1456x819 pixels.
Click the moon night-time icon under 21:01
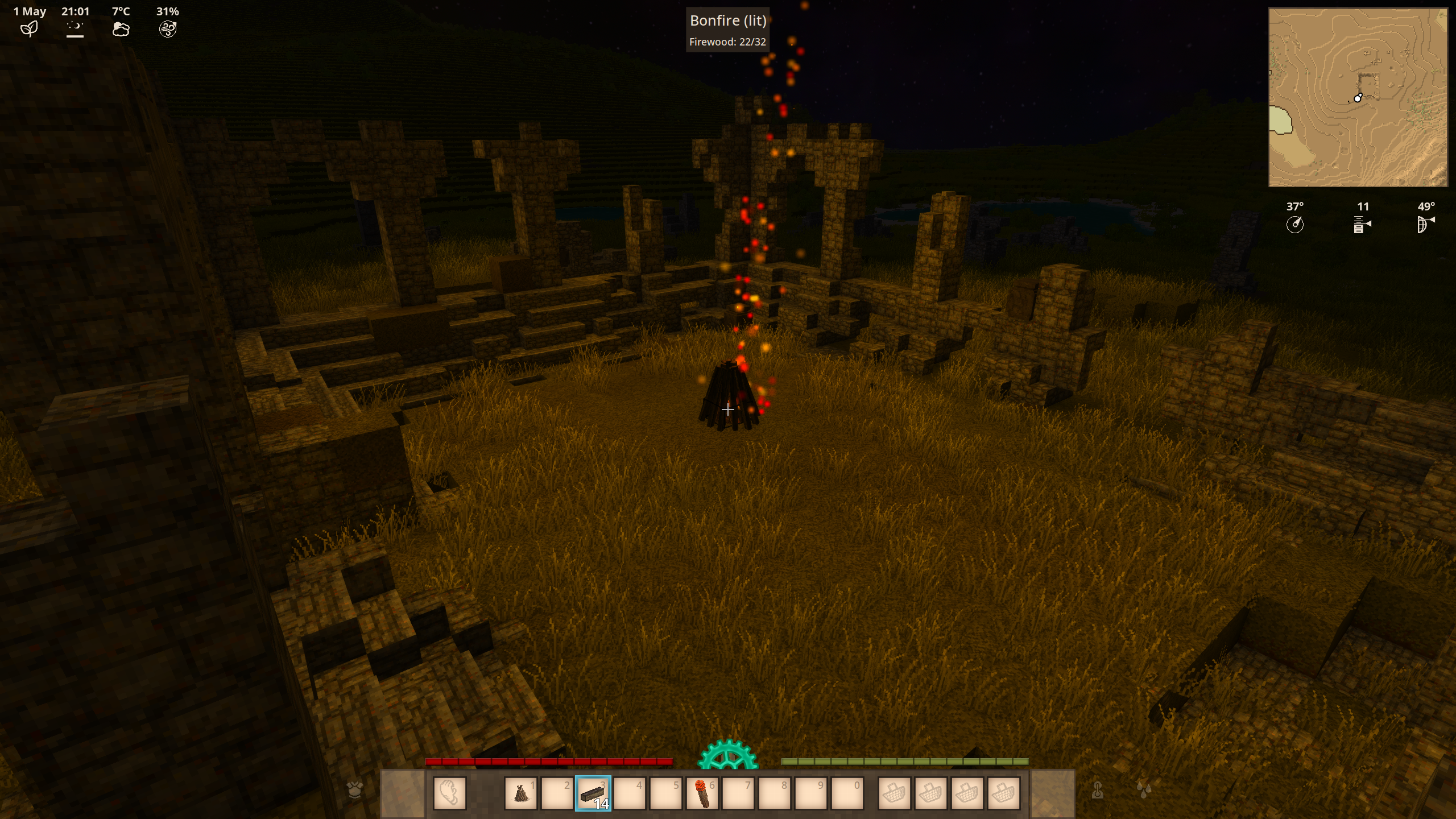[75, 29]
